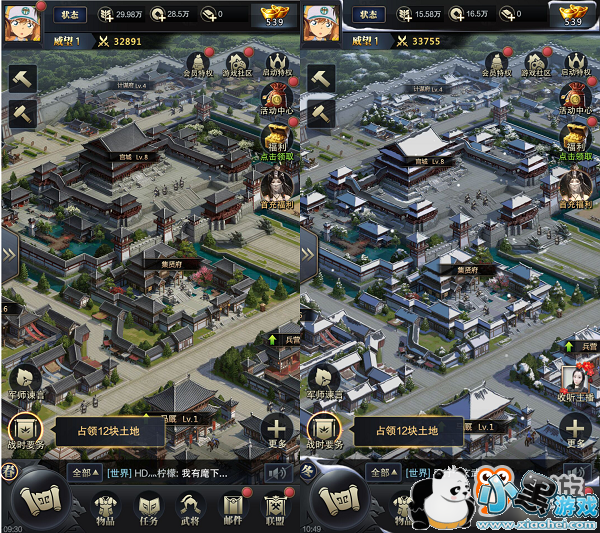Open 会员特权 member privileges in the green daytime screen
Screen dimensions: 600x533
pyautogui.click(x=198, y=63)
